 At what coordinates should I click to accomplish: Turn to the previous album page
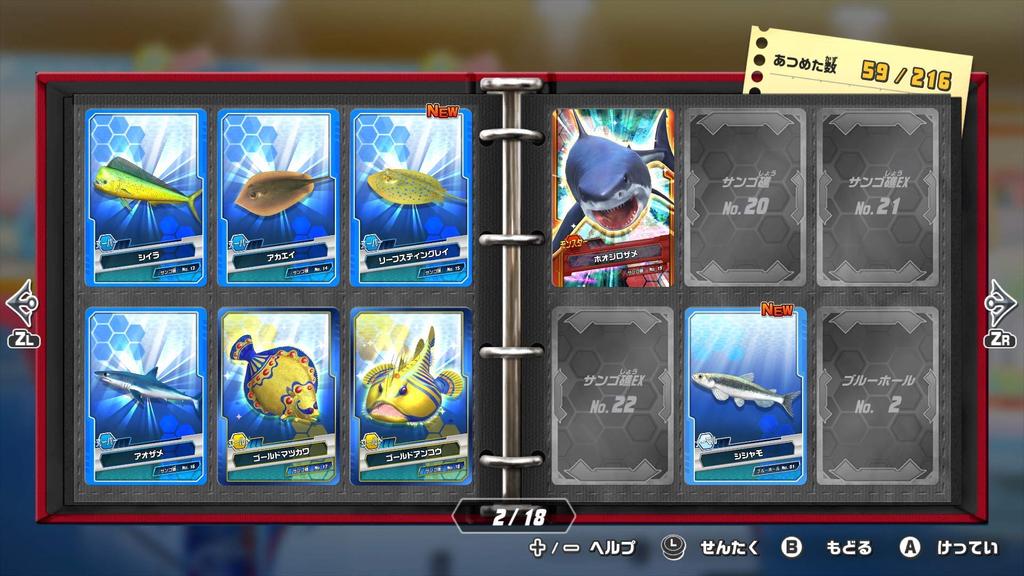pyautogui.click(x=22, y=312)
